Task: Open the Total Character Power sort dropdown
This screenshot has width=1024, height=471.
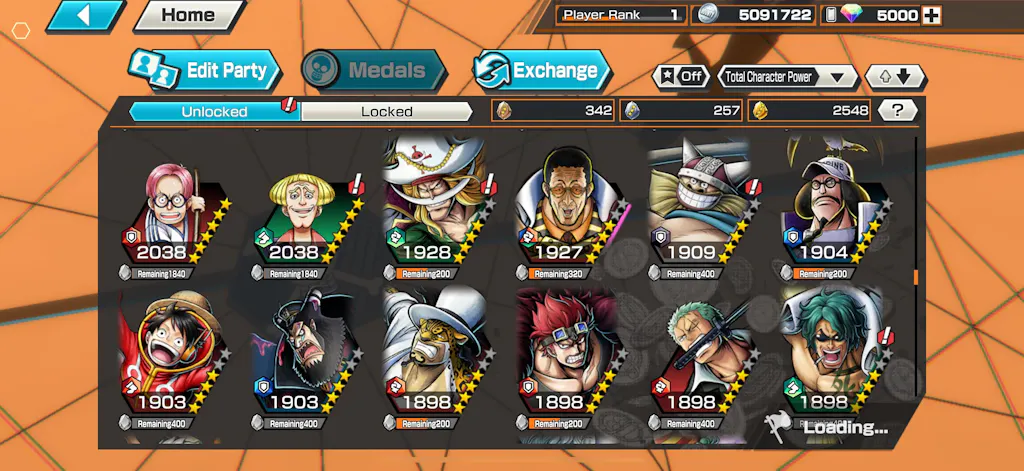Action: pos(787,76)
